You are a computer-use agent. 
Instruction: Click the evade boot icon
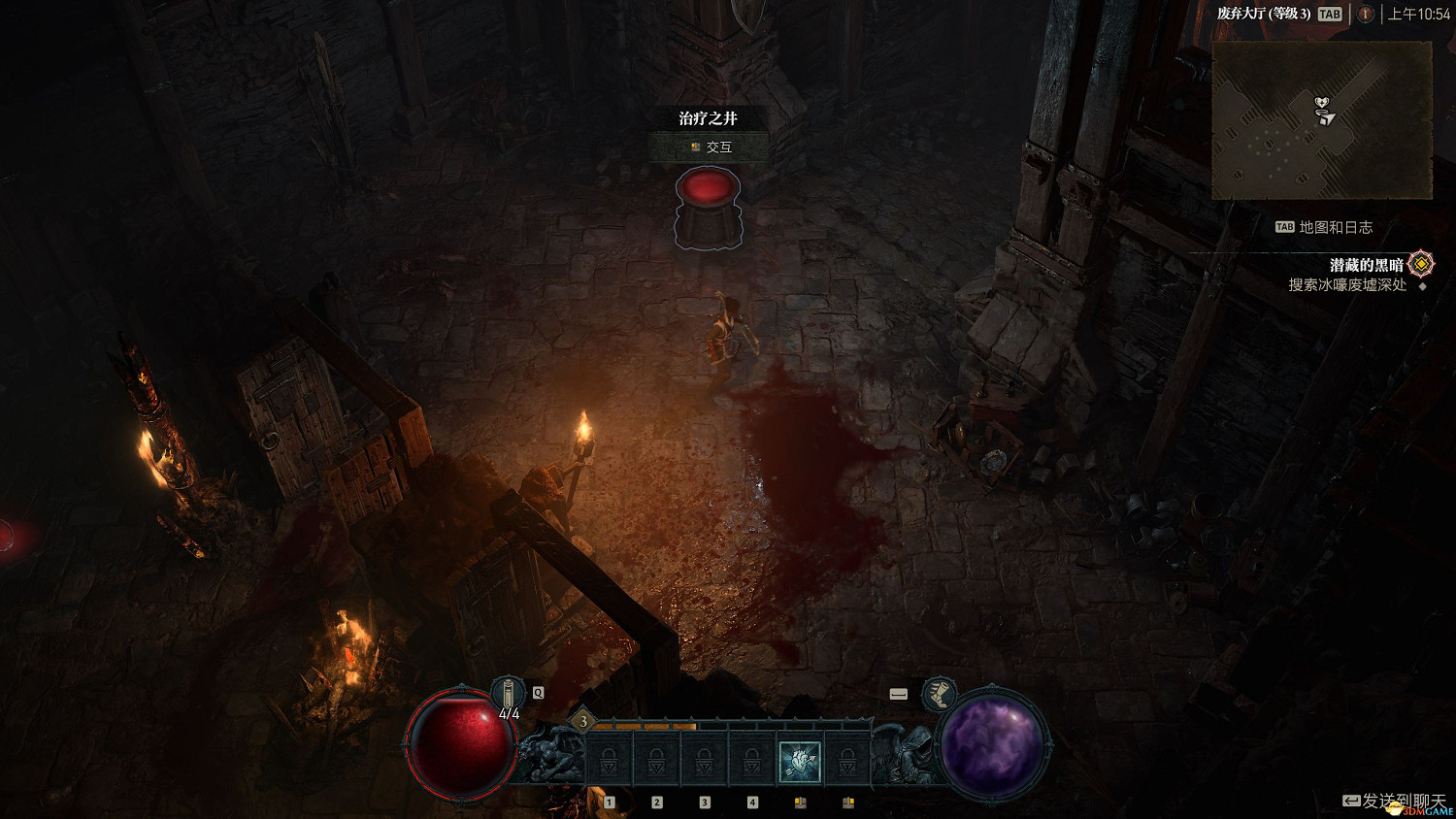tap(939, 694)
